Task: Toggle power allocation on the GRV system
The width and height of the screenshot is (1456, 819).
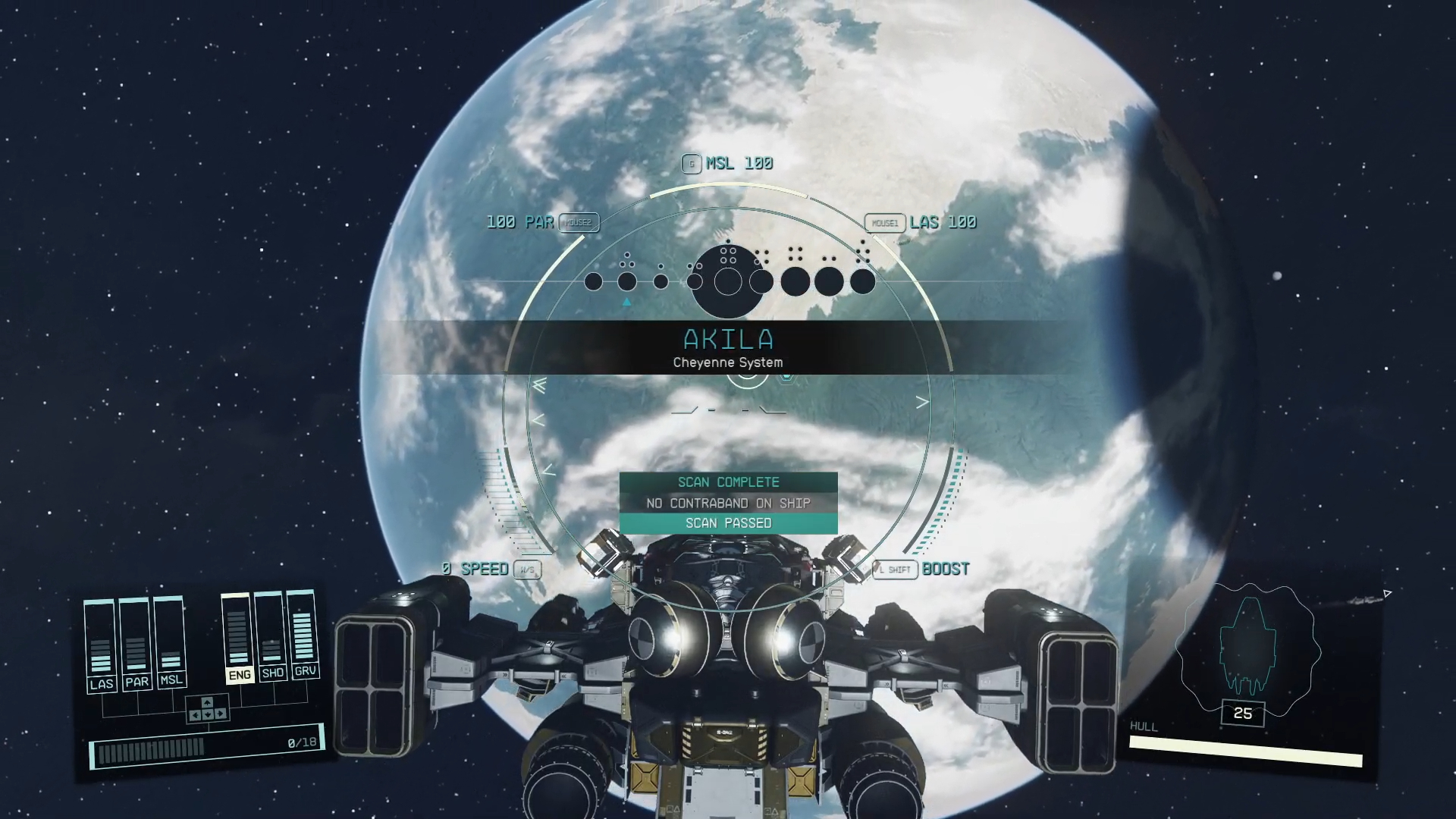Action: pyautogui.click(x=306, y=673)
